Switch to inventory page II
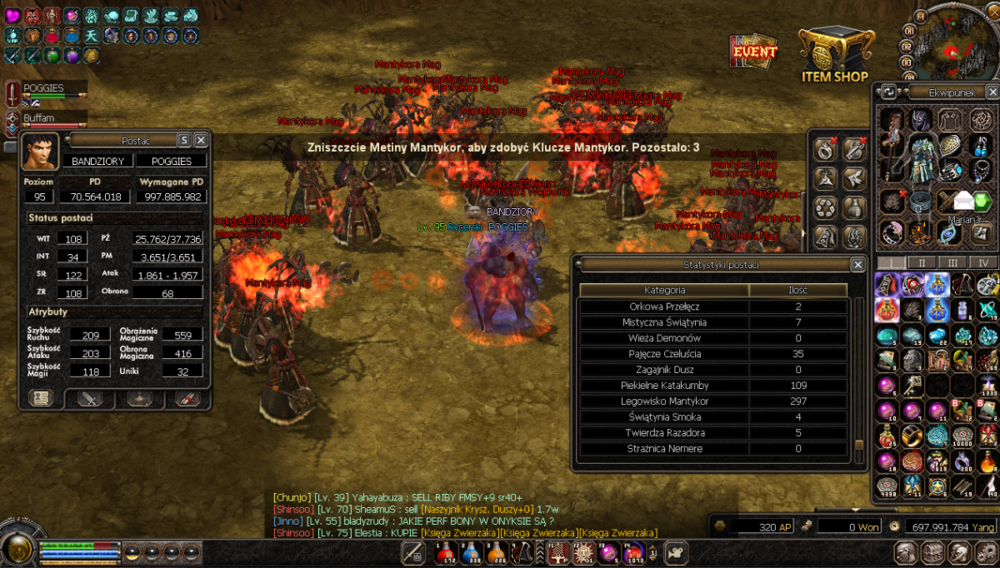The height and width of the screenshot is (568, 1000). pos(921,263)
